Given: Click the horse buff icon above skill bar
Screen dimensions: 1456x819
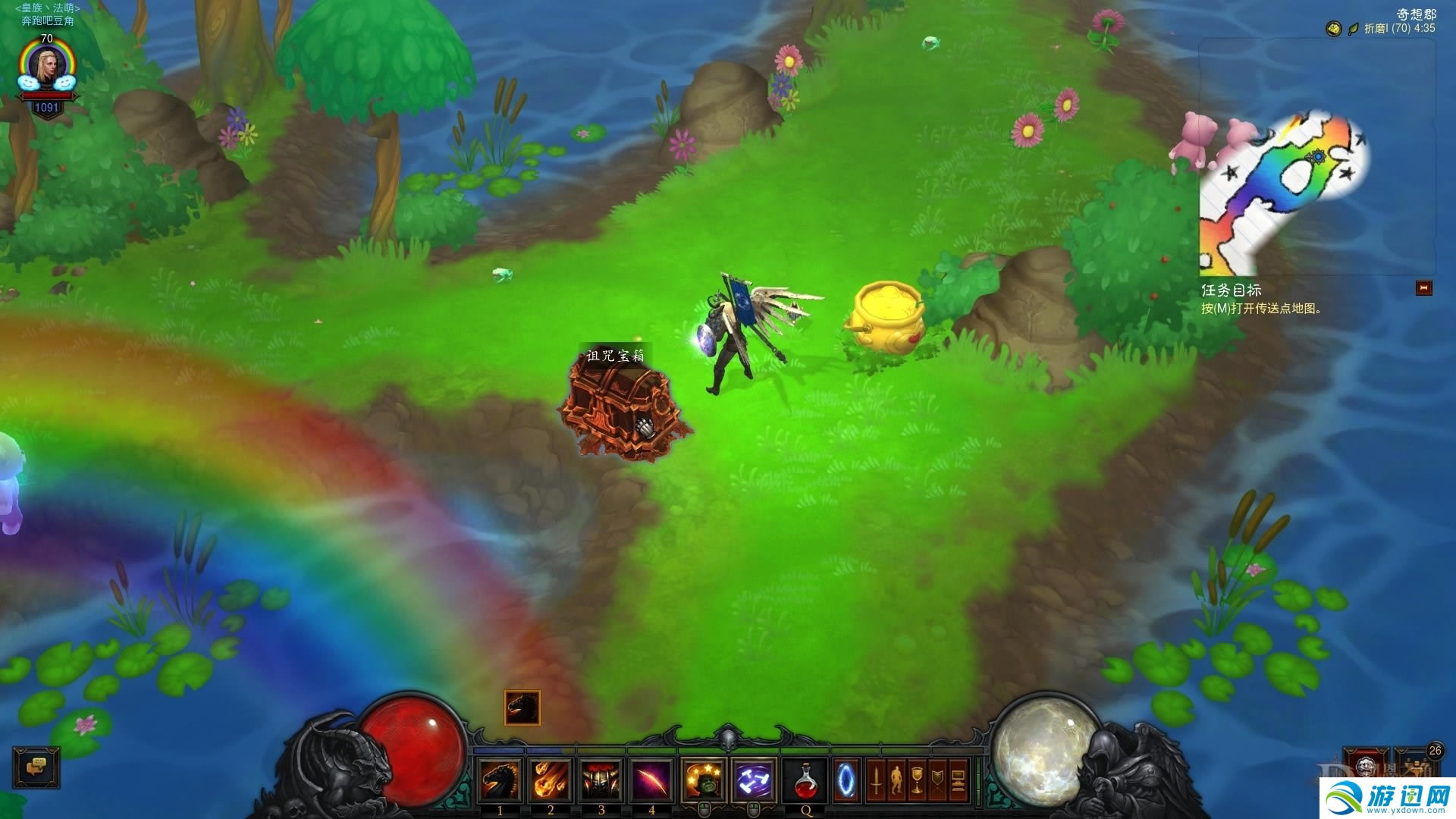Looking at the screenshot, I should click(x=522, y=708).
